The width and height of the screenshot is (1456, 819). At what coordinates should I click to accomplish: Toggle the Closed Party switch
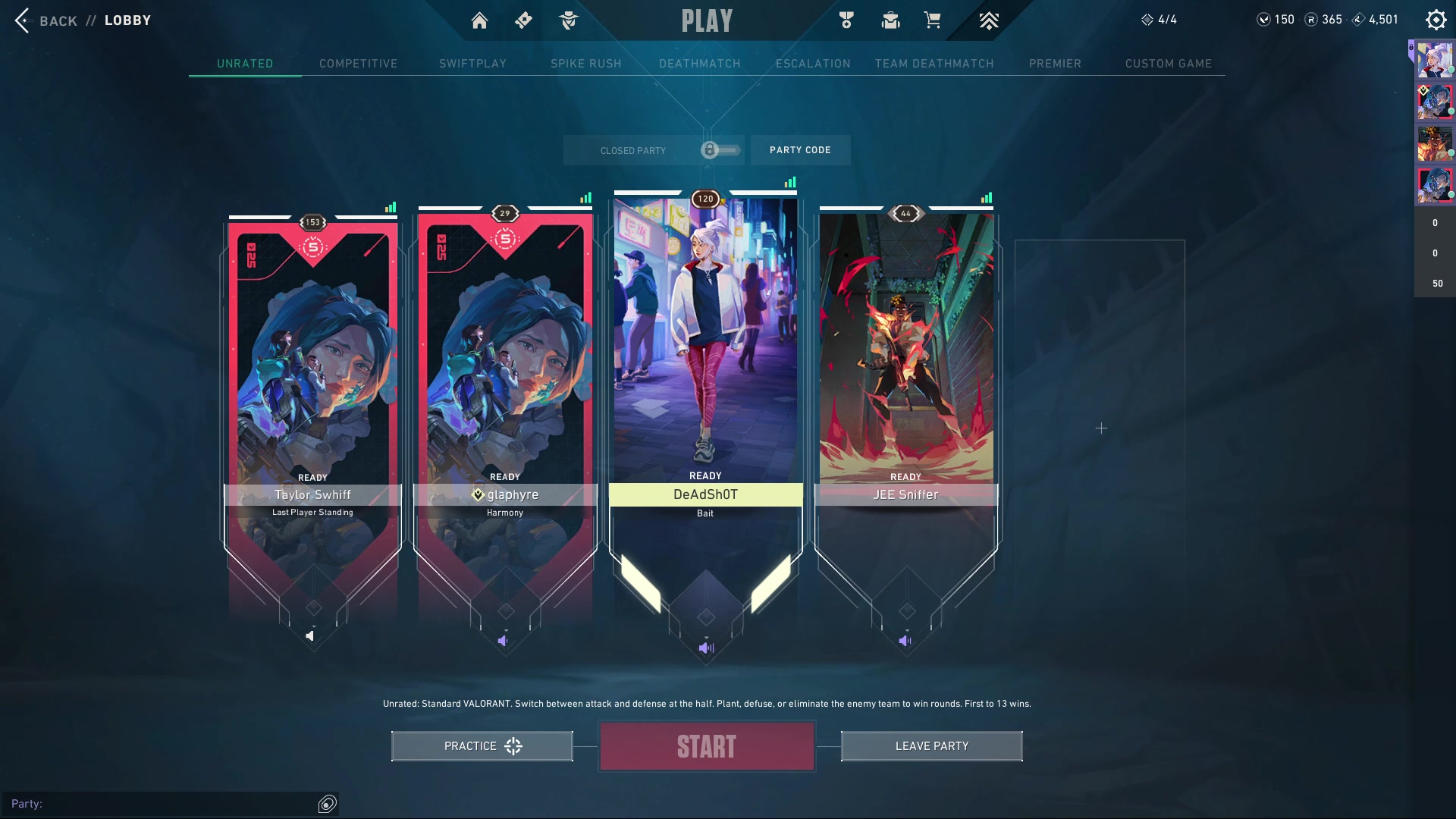tap(720, 150)
